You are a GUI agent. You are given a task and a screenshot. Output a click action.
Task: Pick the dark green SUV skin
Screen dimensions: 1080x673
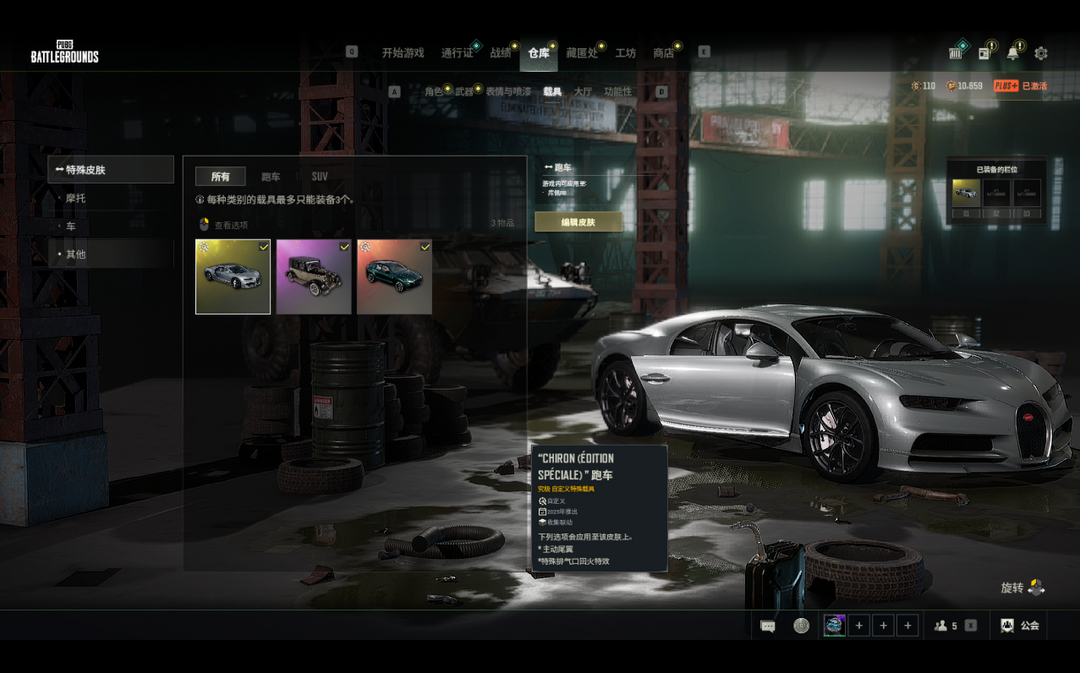[x=394, y=276]
